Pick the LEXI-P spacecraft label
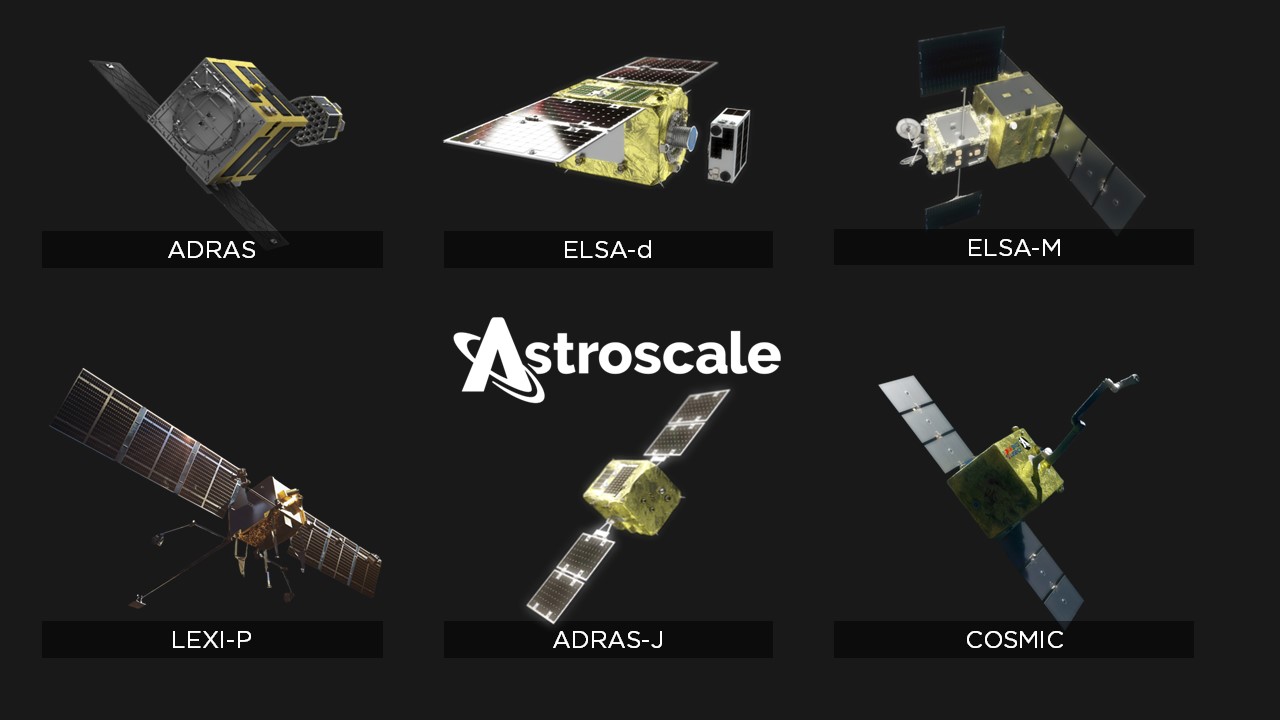Viewport: 1280px width, 720px height. (212, 640)
